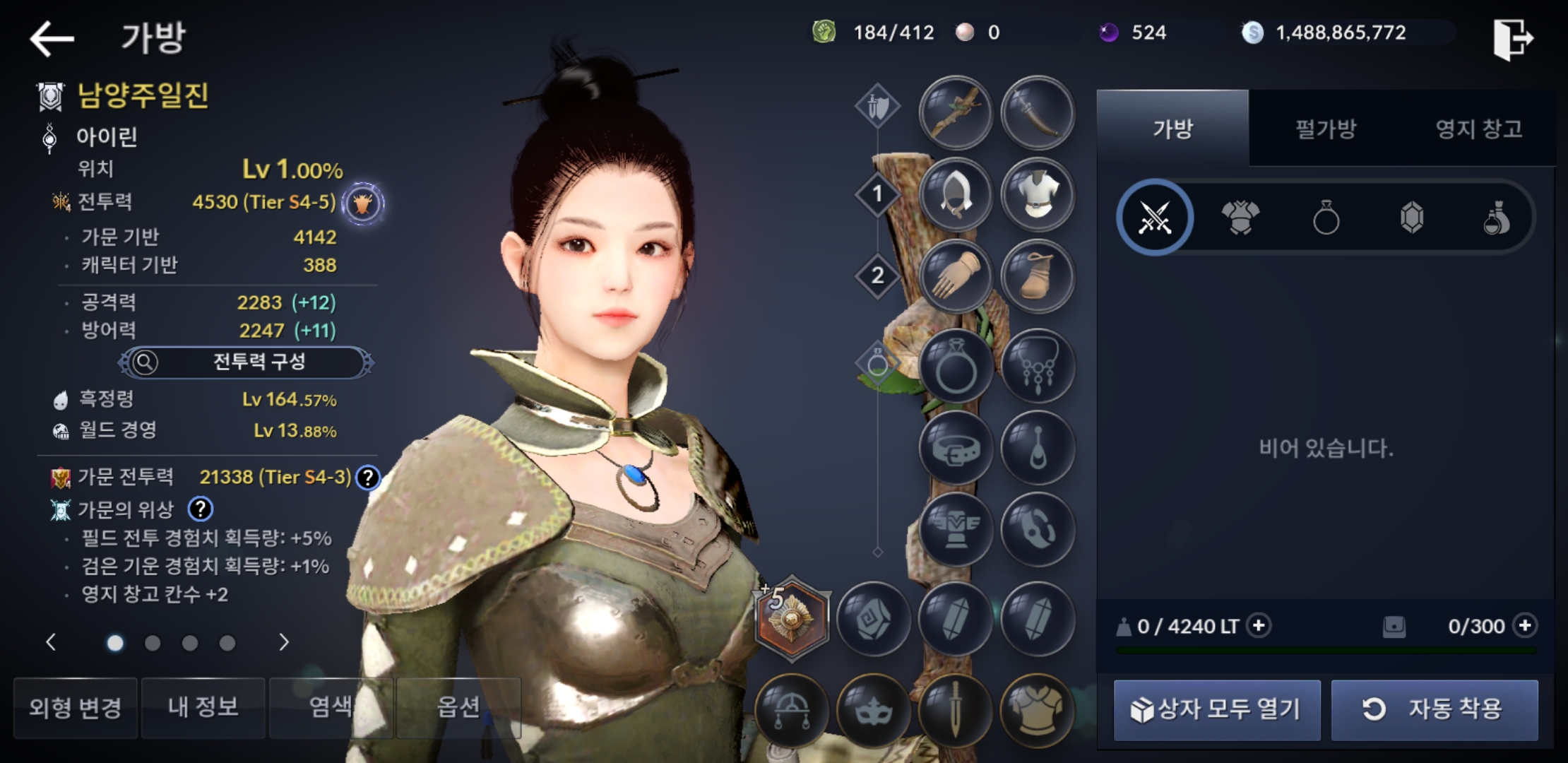Open the 영지 창고 tab
The image size is (1568, 763).
coord(1478,129)
